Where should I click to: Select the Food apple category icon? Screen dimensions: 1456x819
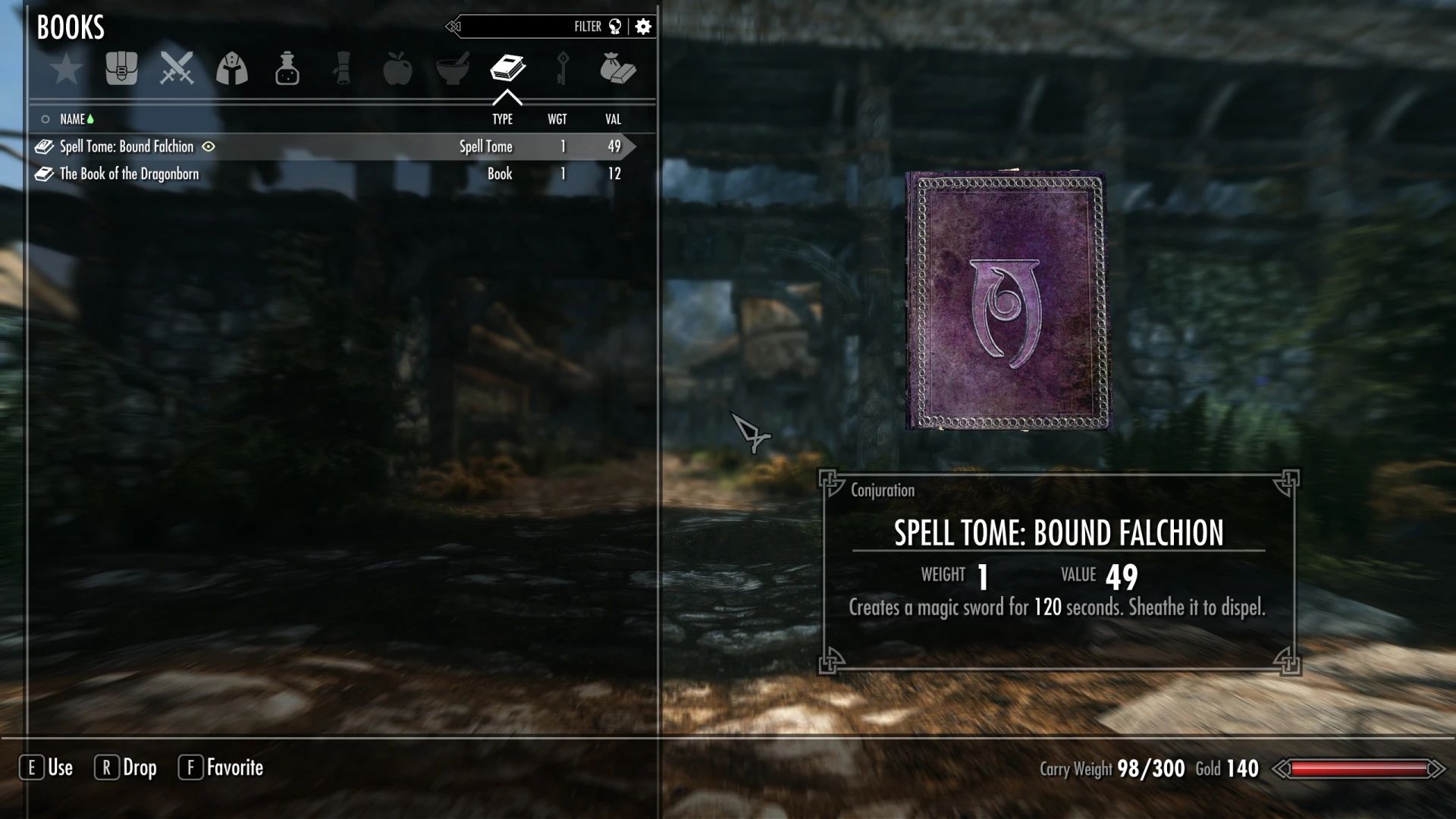click(398, 69)
